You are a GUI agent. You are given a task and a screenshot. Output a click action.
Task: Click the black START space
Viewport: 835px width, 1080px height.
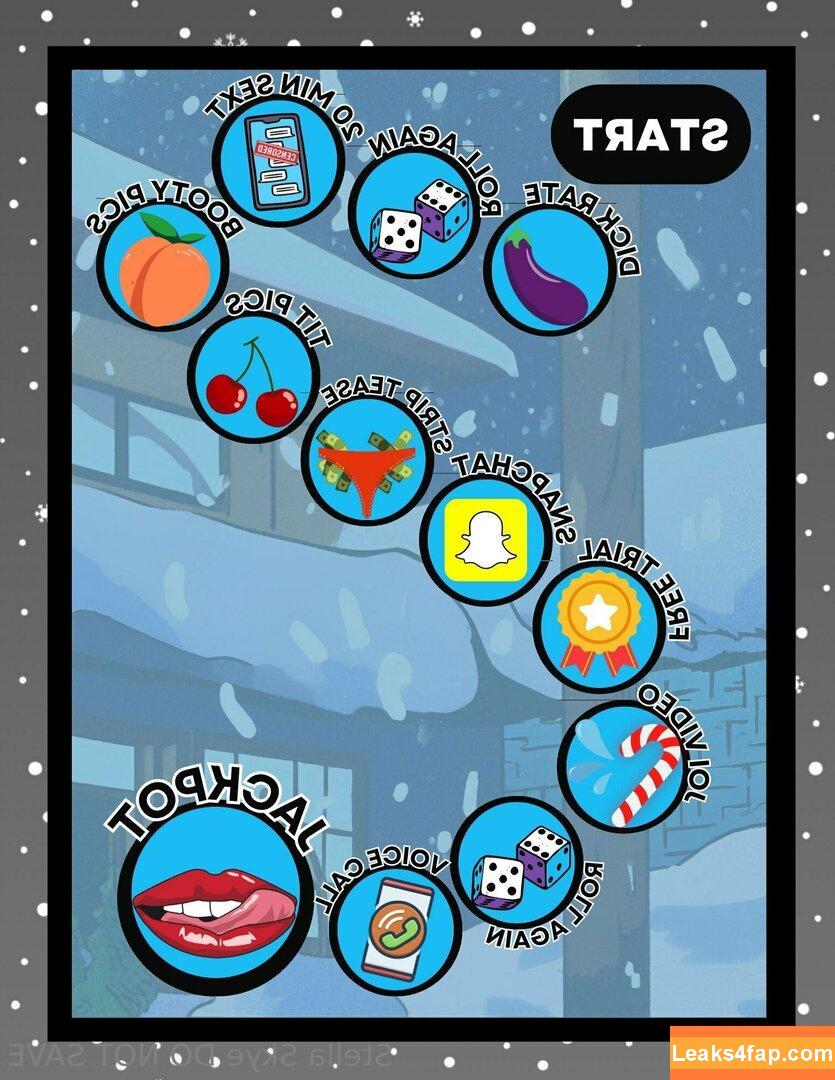[650, 135]
